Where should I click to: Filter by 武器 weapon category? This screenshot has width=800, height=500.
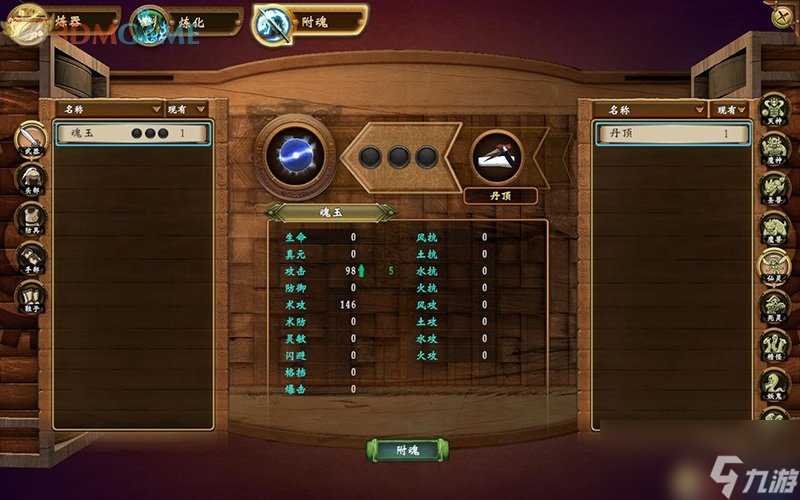(31, 139)
